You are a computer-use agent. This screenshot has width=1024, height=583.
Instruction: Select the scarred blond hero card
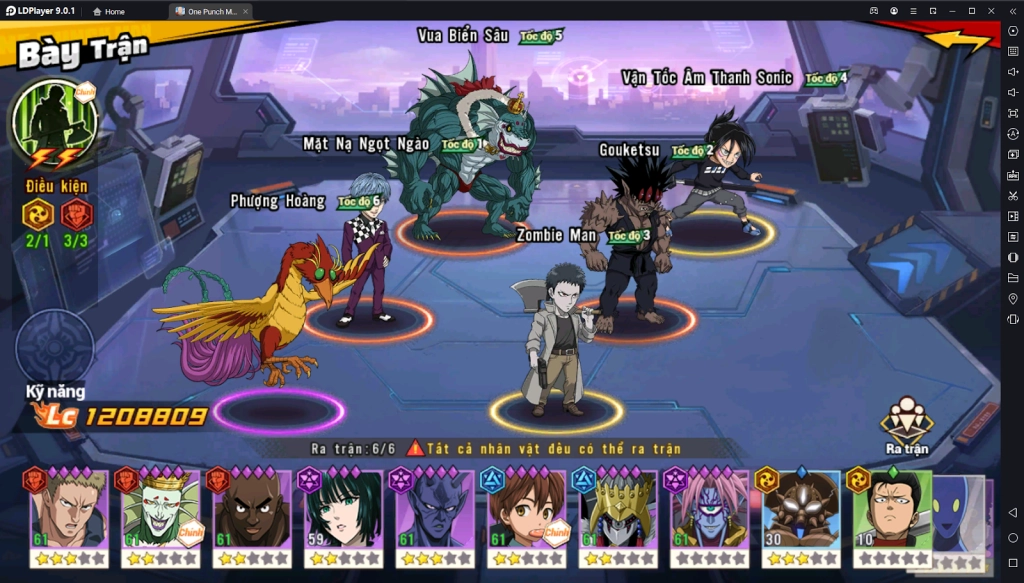pos(67,515)
